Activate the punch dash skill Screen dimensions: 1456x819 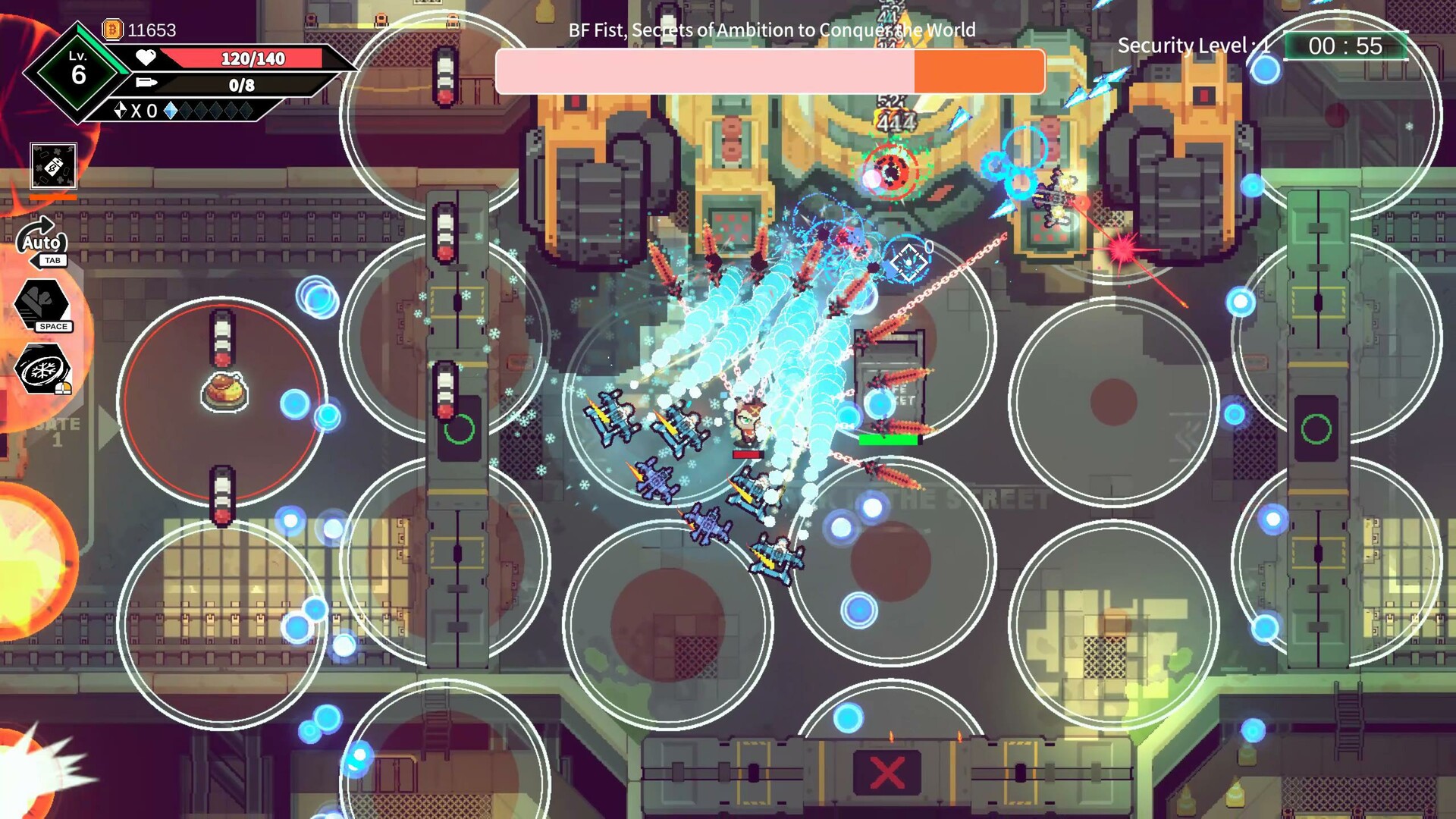(x=42, y=303)
